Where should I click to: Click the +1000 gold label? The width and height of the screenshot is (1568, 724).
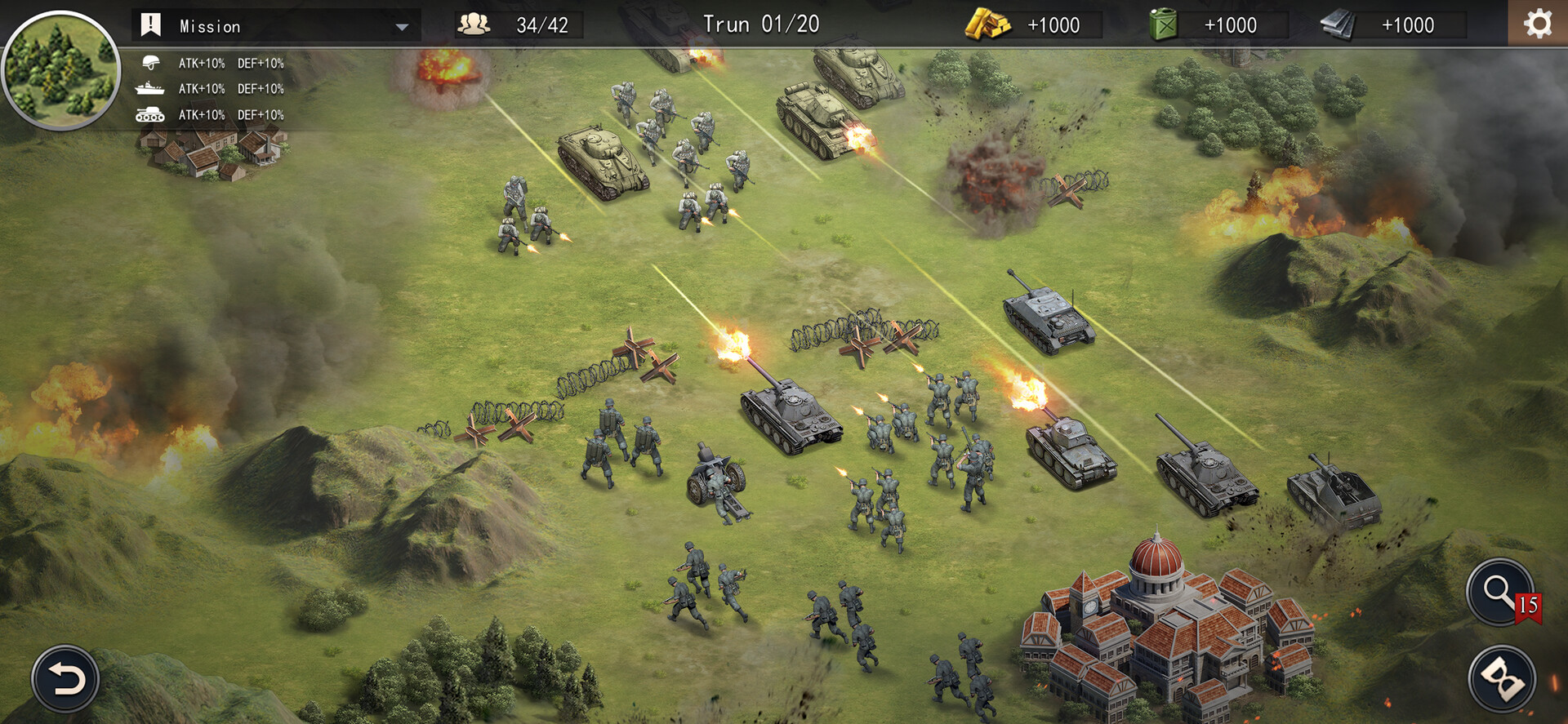point(1055,24)
